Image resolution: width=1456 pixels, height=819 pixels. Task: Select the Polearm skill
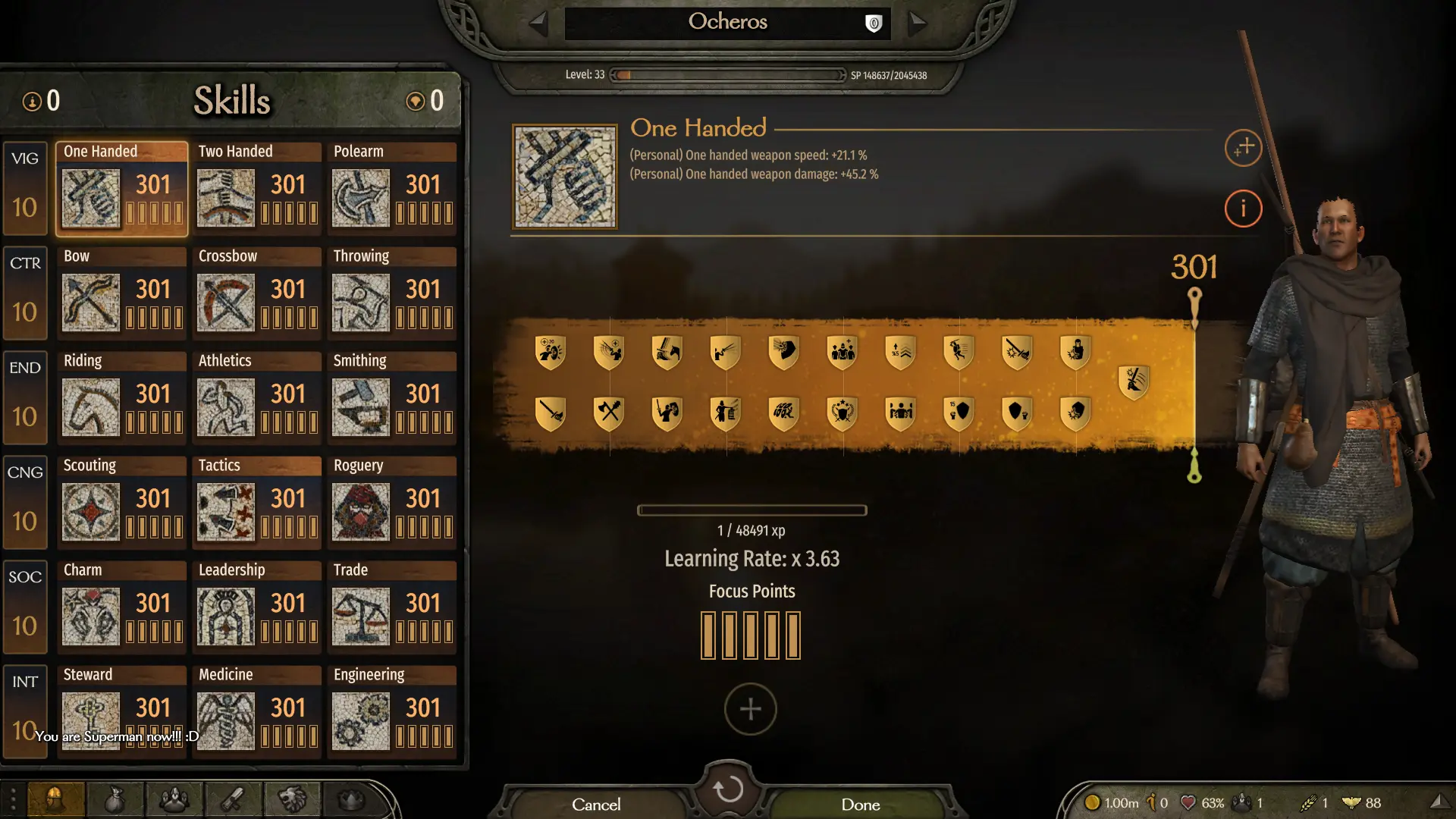click(x=391, y=188)
